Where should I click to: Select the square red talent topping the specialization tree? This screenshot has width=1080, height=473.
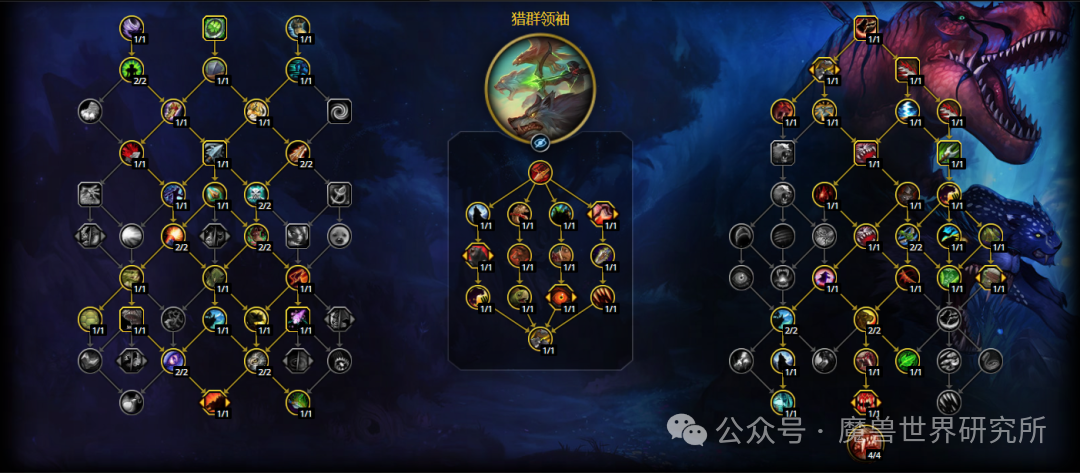[x=866, y=27]
